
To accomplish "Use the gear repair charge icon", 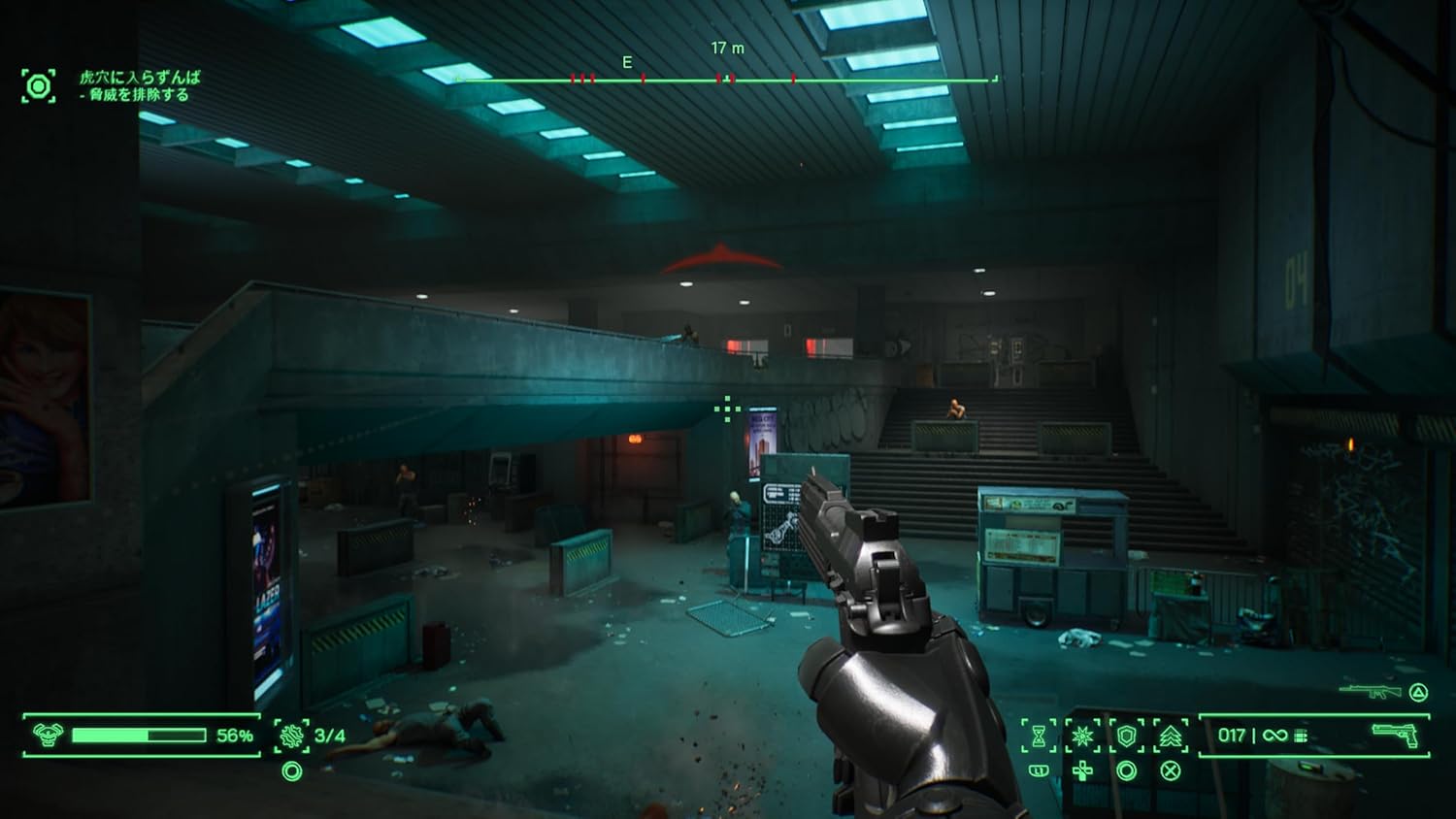I will coord(291,736).
